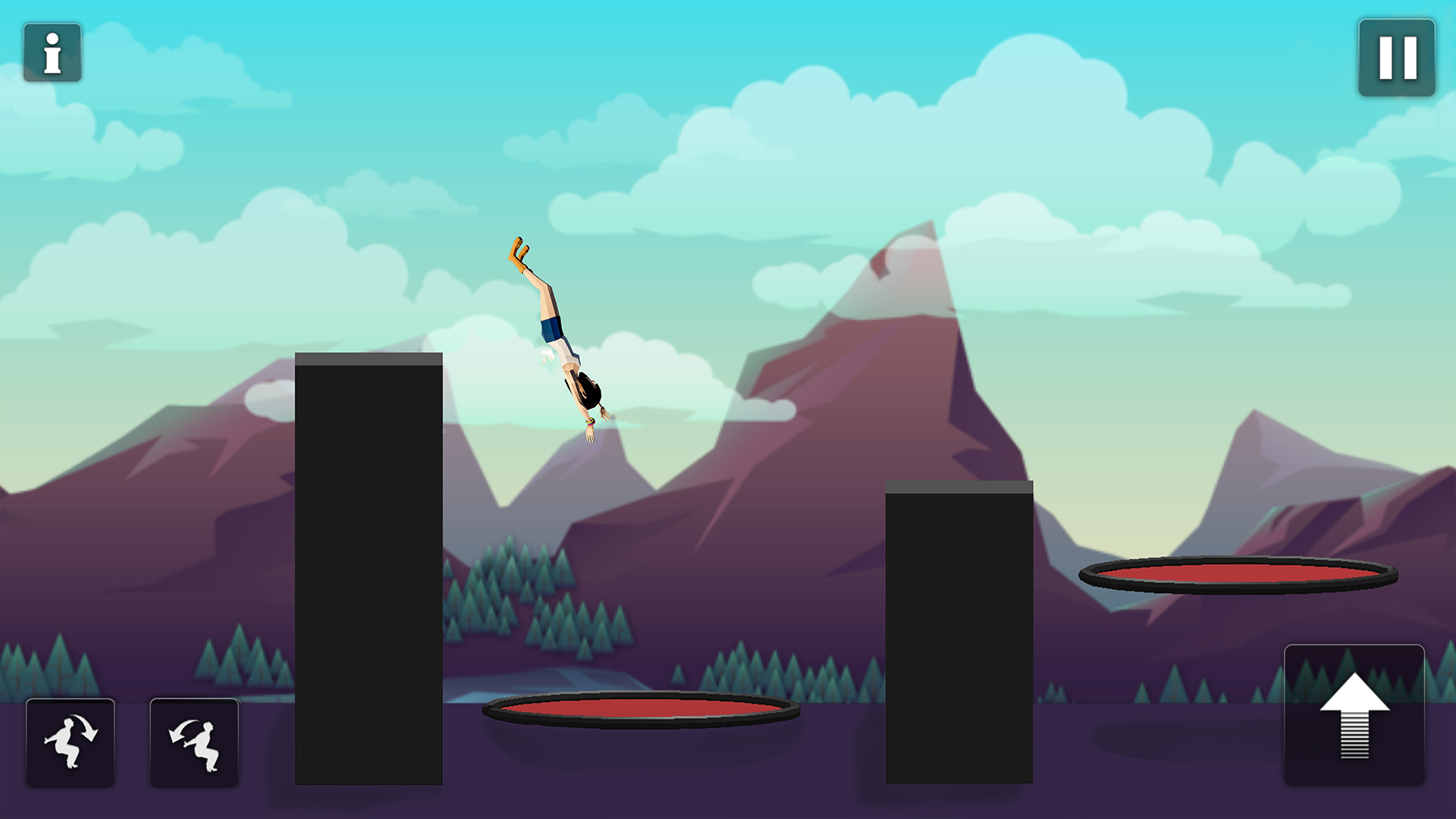The width and height of the screenshot is (1456, 819).
Task: Activate the info button
Action: tap(52, 53)
